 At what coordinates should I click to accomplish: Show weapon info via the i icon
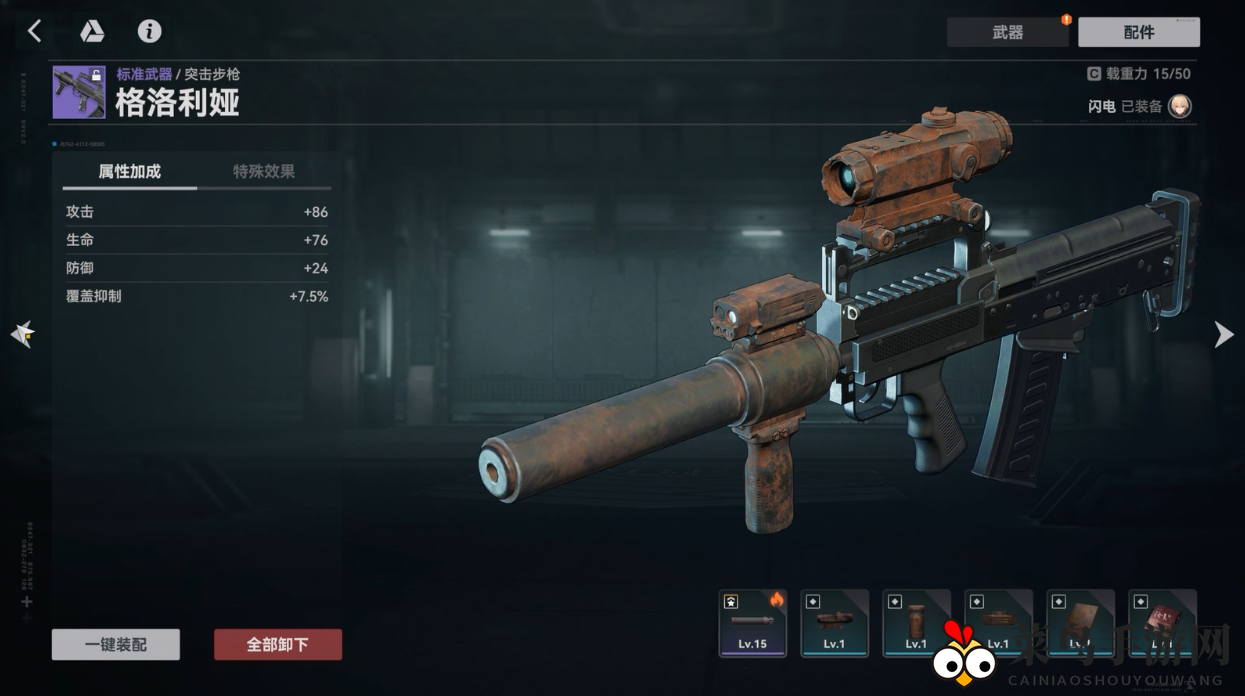pos(149,31)
